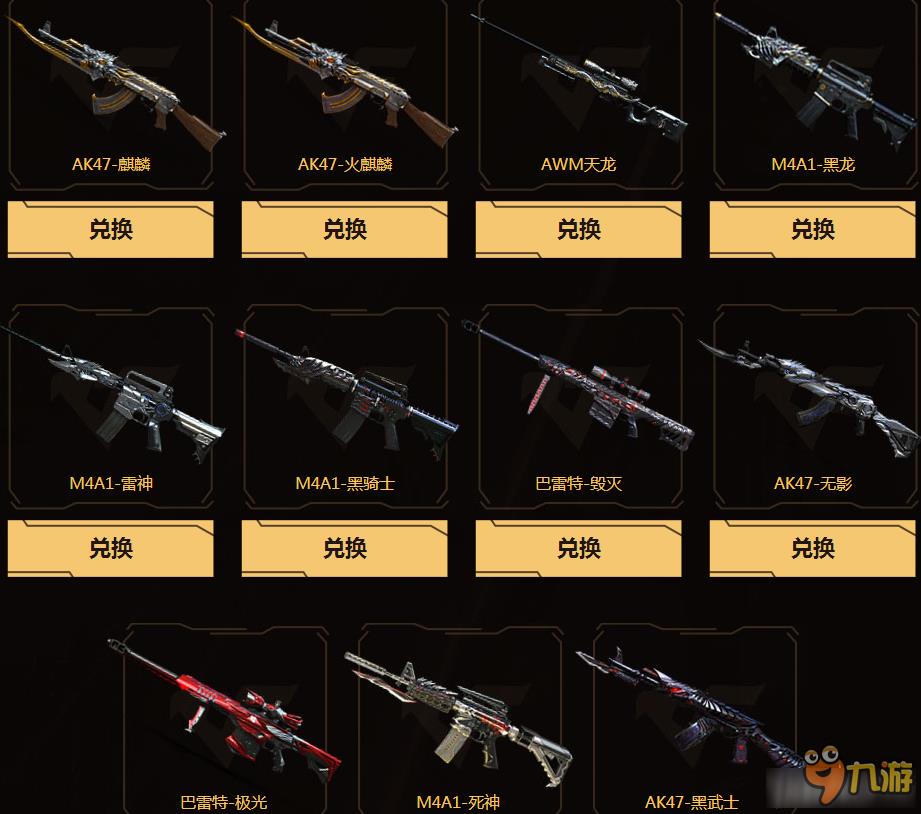The image size is (921, 814).
Task: Choose the AK47-火麒麟 weapon card
Action: click(345, 95)
